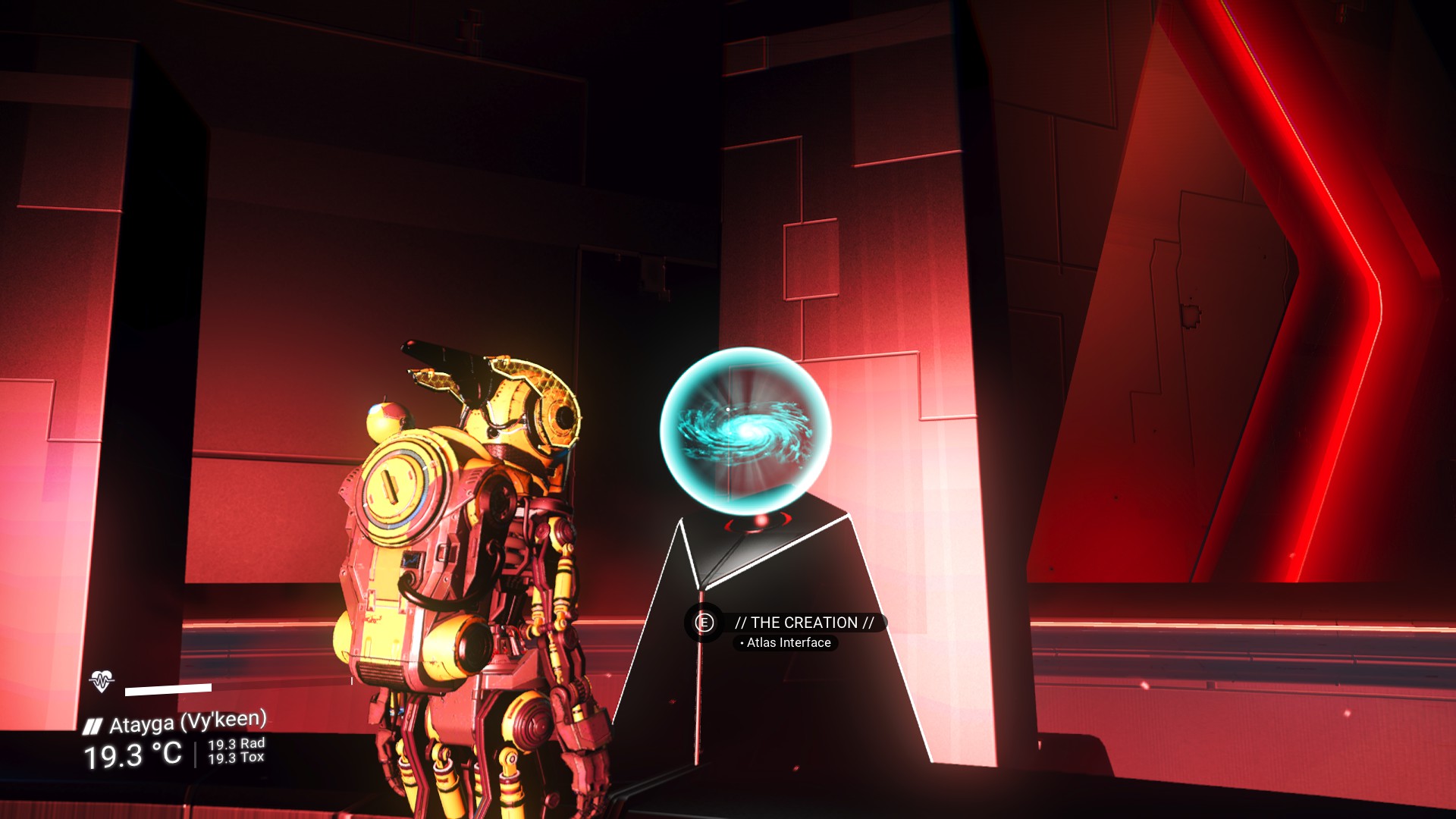Click the circled E interaction glyph
The height and width of the screenshot is (819, 1456).
(x=704, y=623)
